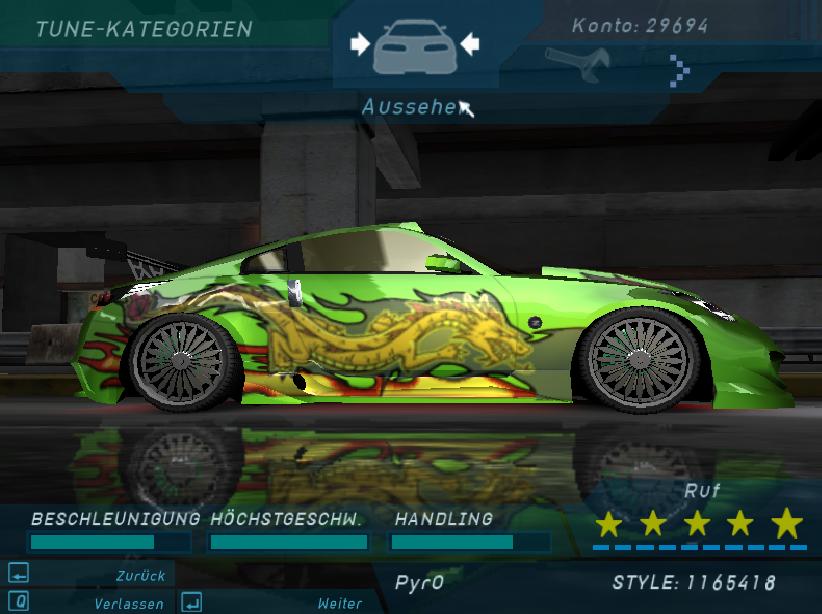Screen dimensions: 822x614
Task: Exit via the Verlassen button
Action: coord(88,603)
